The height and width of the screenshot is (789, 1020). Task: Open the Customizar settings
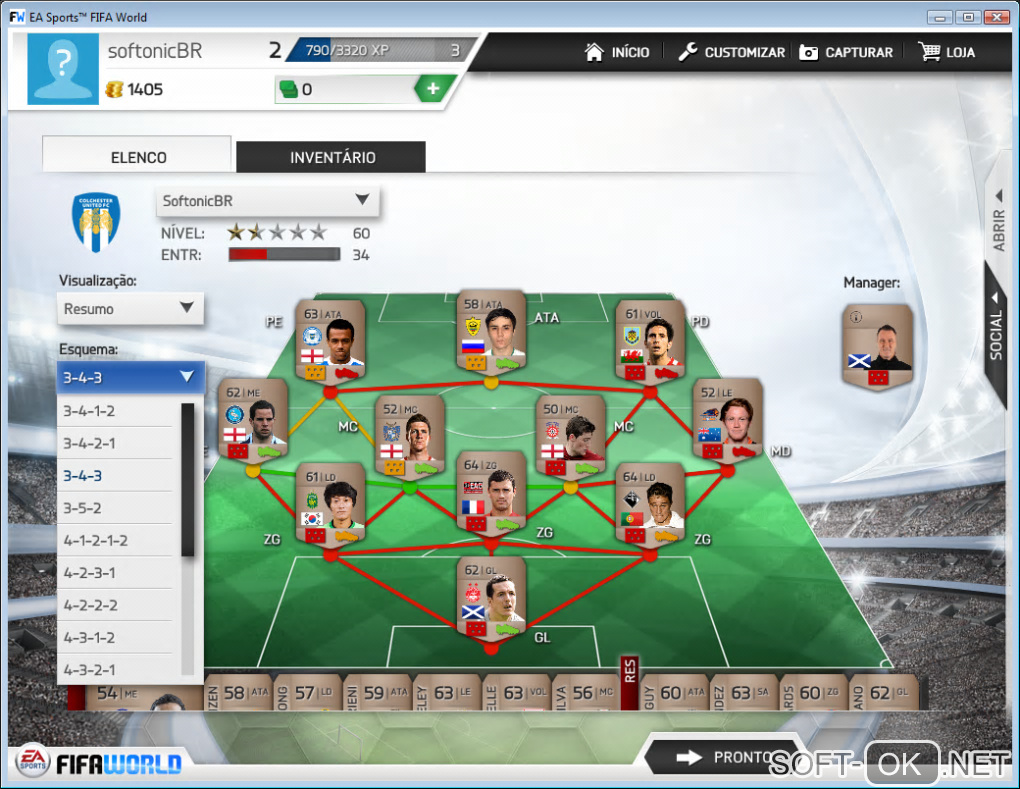click(x=731, y=52)
